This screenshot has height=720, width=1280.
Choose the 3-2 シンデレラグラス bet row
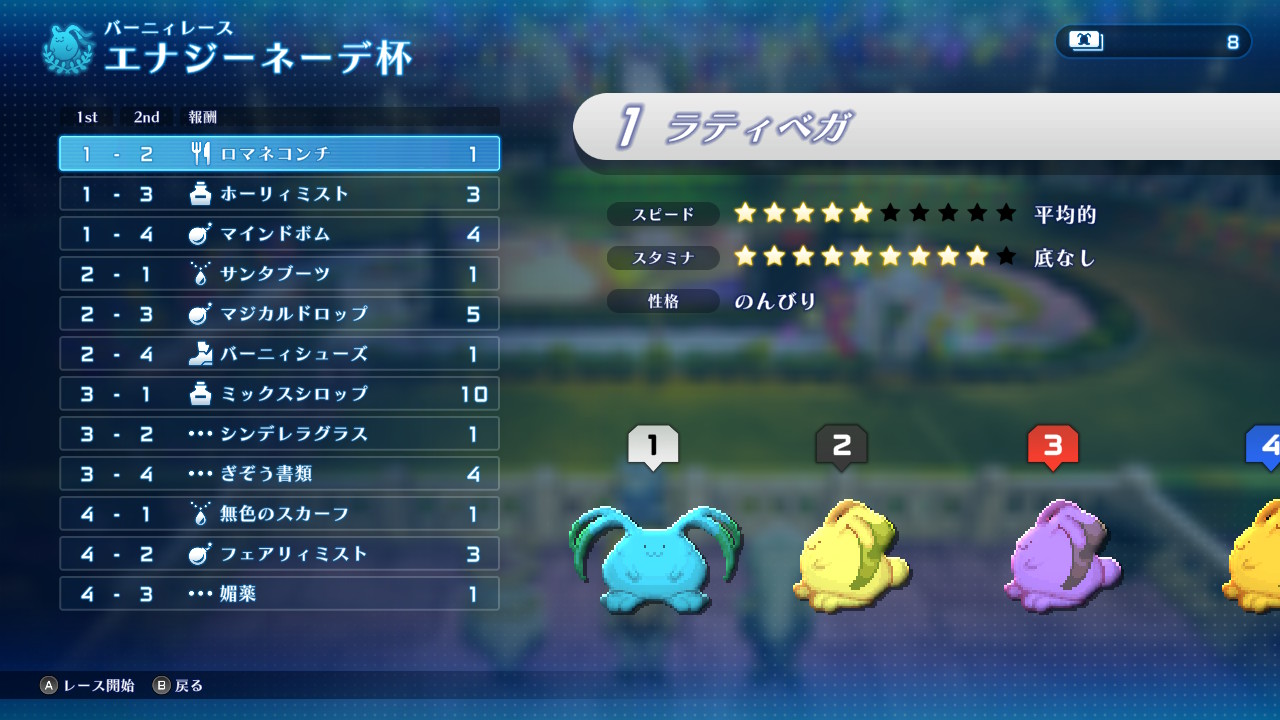click(x=279, y=434)
